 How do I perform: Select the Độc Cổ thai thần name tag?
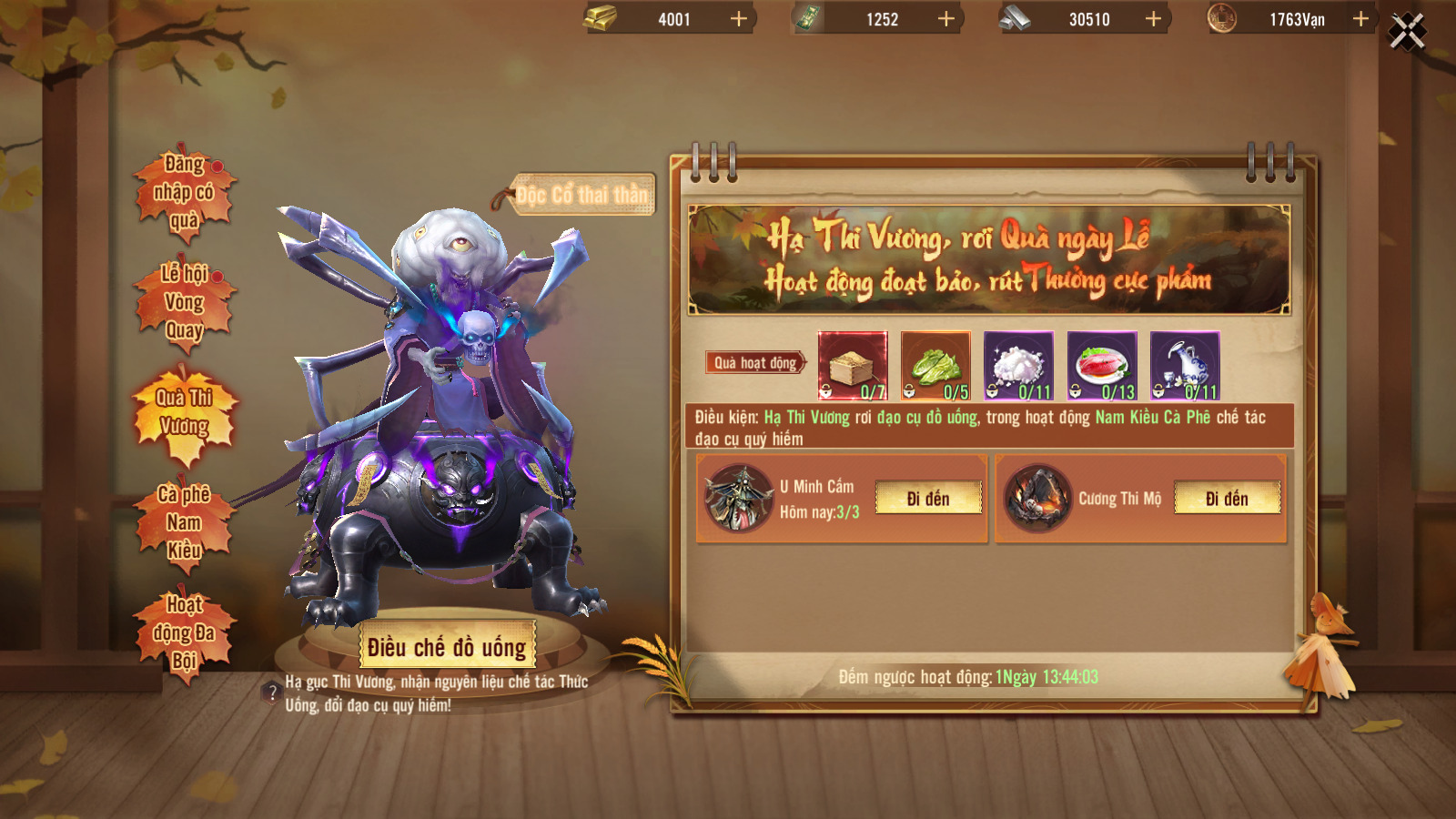(581, 195)
